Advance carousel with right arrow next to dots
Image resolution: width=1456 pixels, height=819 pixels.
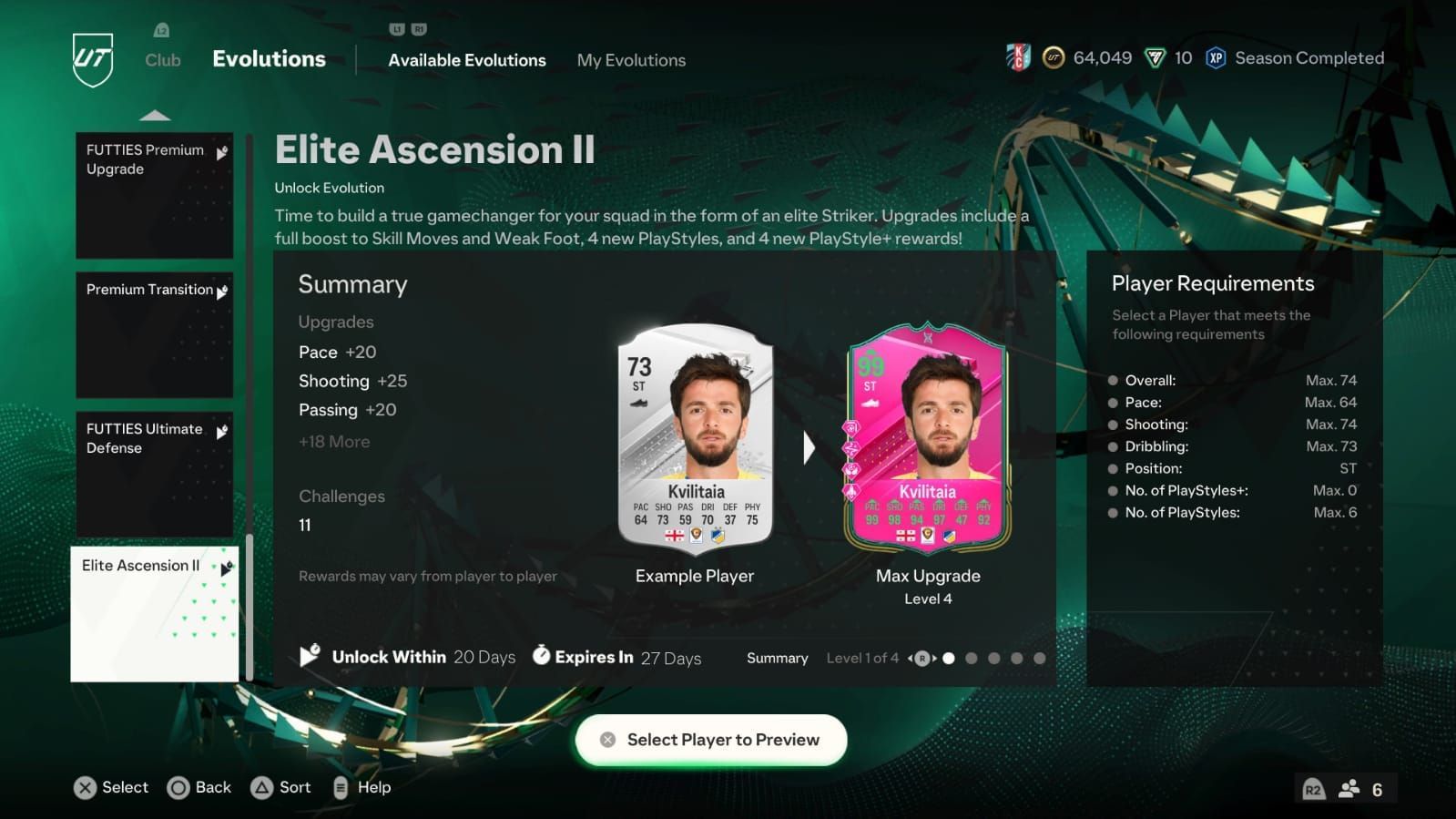click(x=934, y=657)
